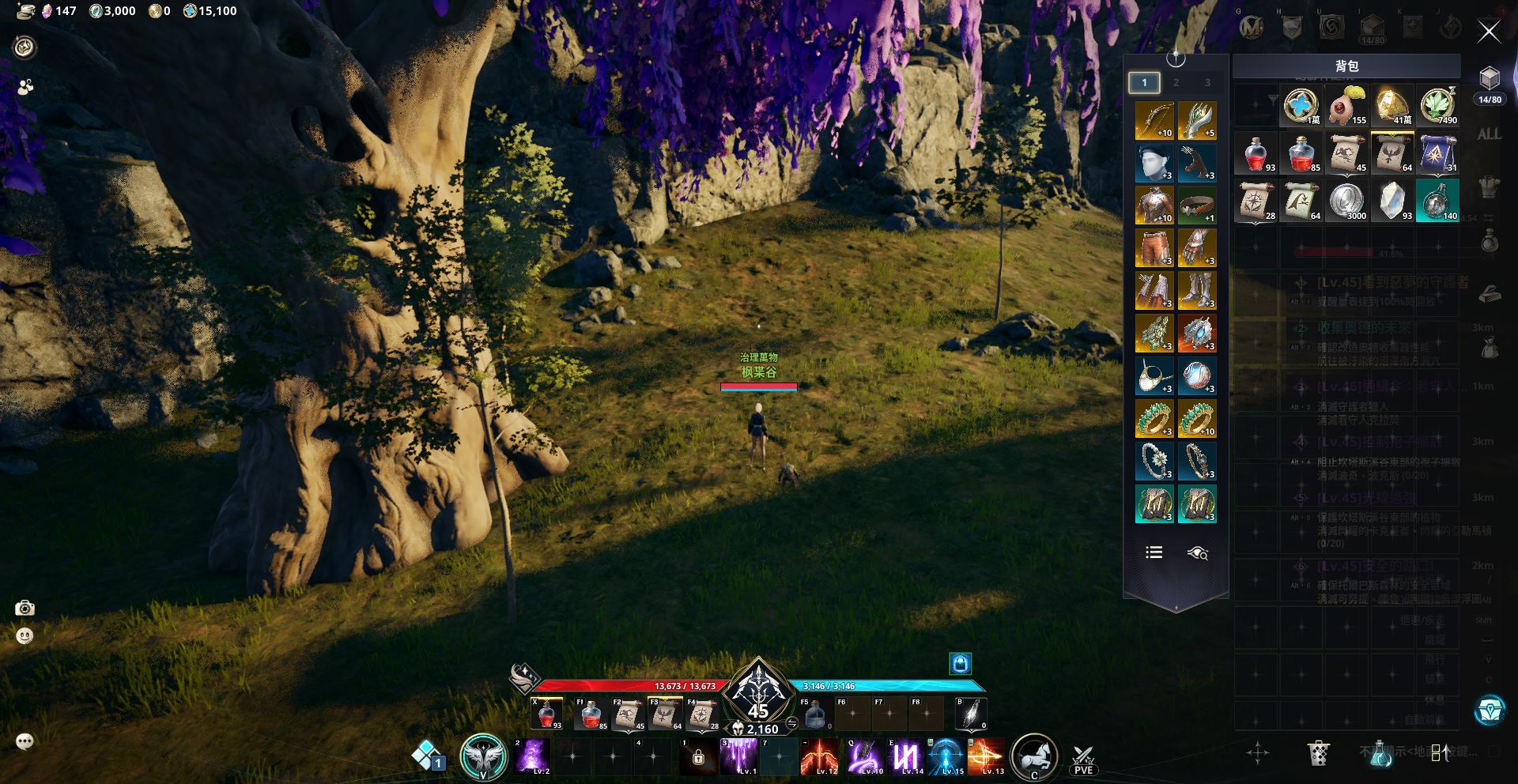This screenshot has height=784, width=1518.
Task: Select the bow weapon slot +10
Action: point(1154,120)
